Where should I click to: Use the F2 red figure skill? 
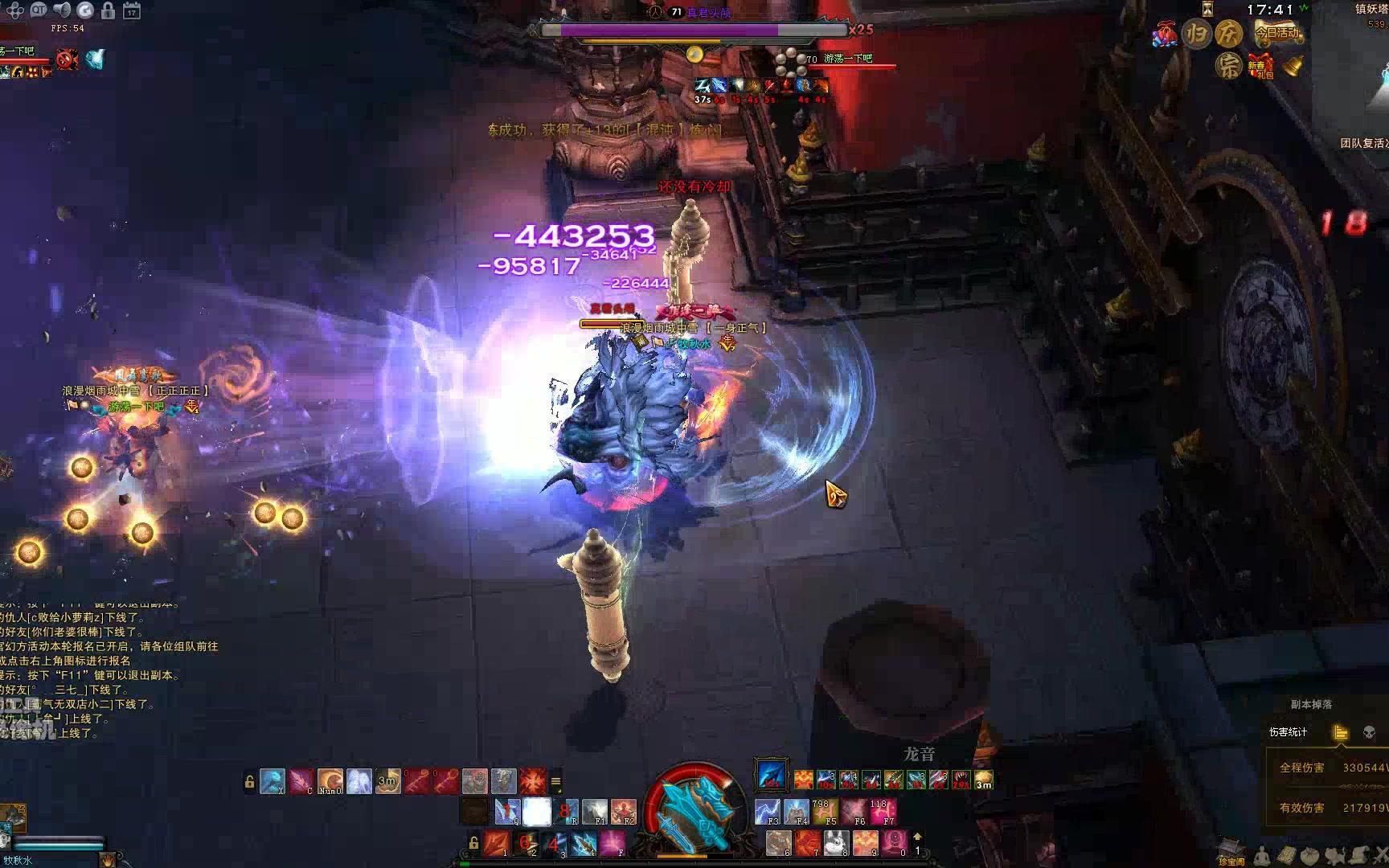(x=624, y=812)
